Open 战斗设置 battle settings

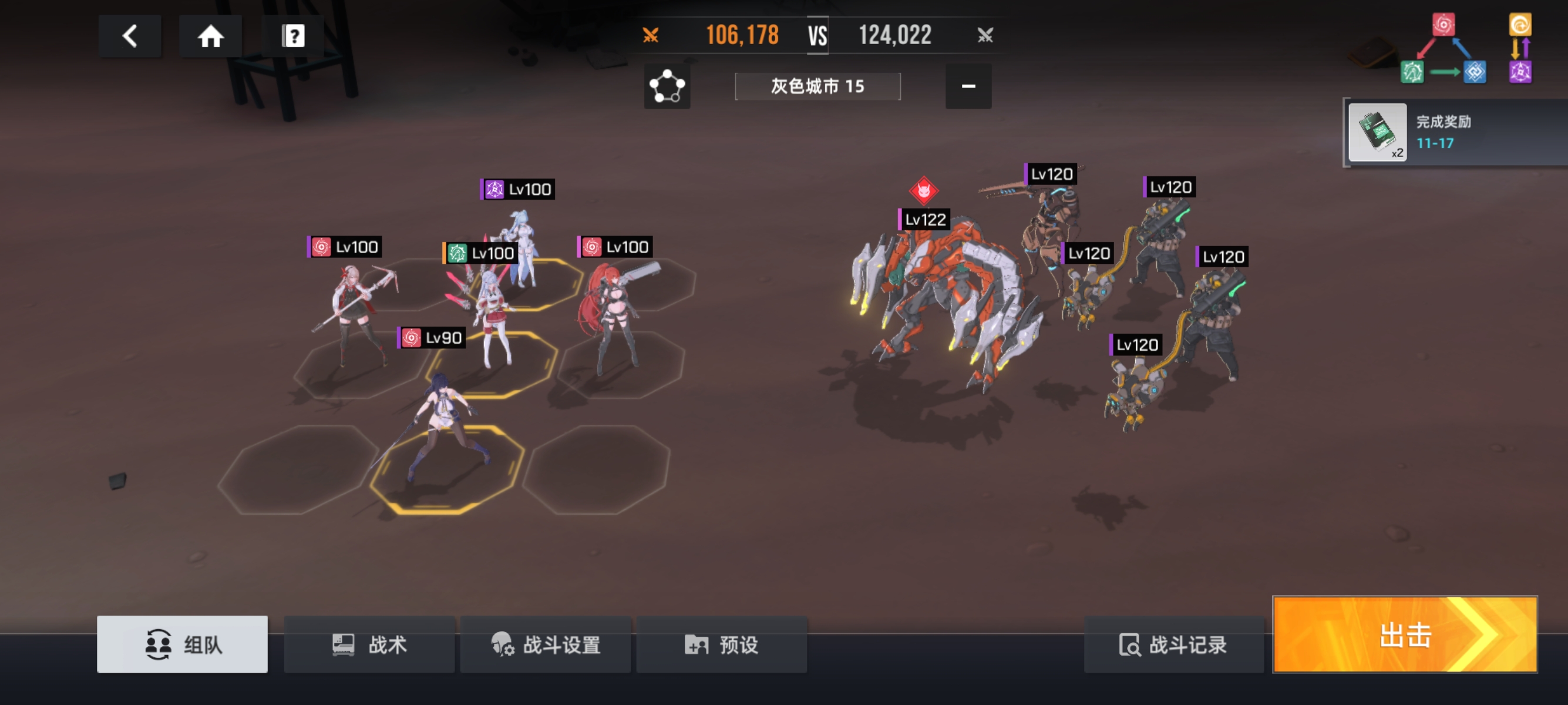click(x=546, y=643)
